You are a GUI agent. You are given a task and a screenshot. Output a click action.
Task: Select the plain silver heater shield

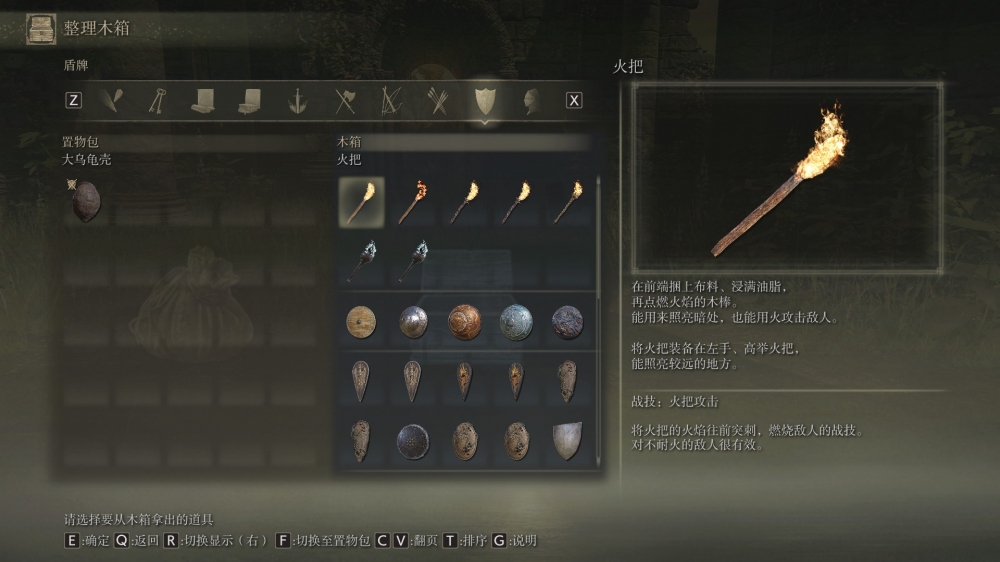568,441
